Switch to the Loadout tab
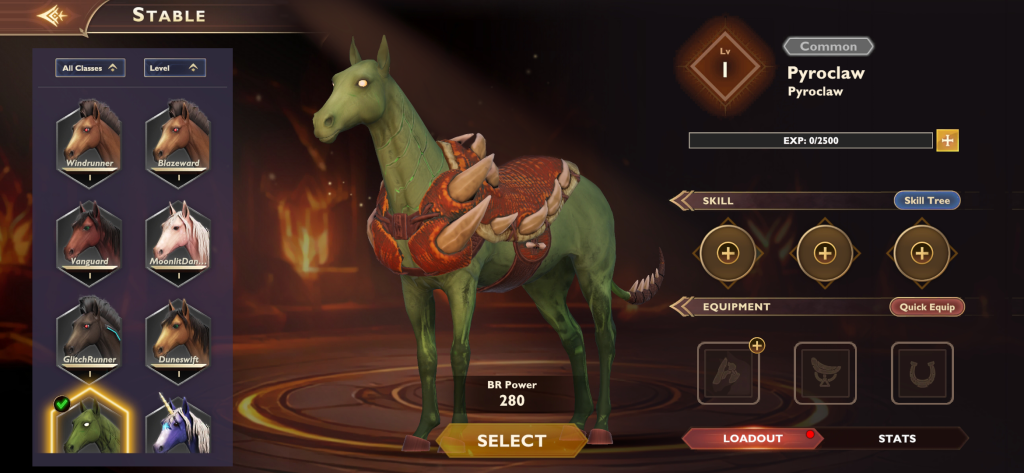1024x473 pixels. (753, 438)
